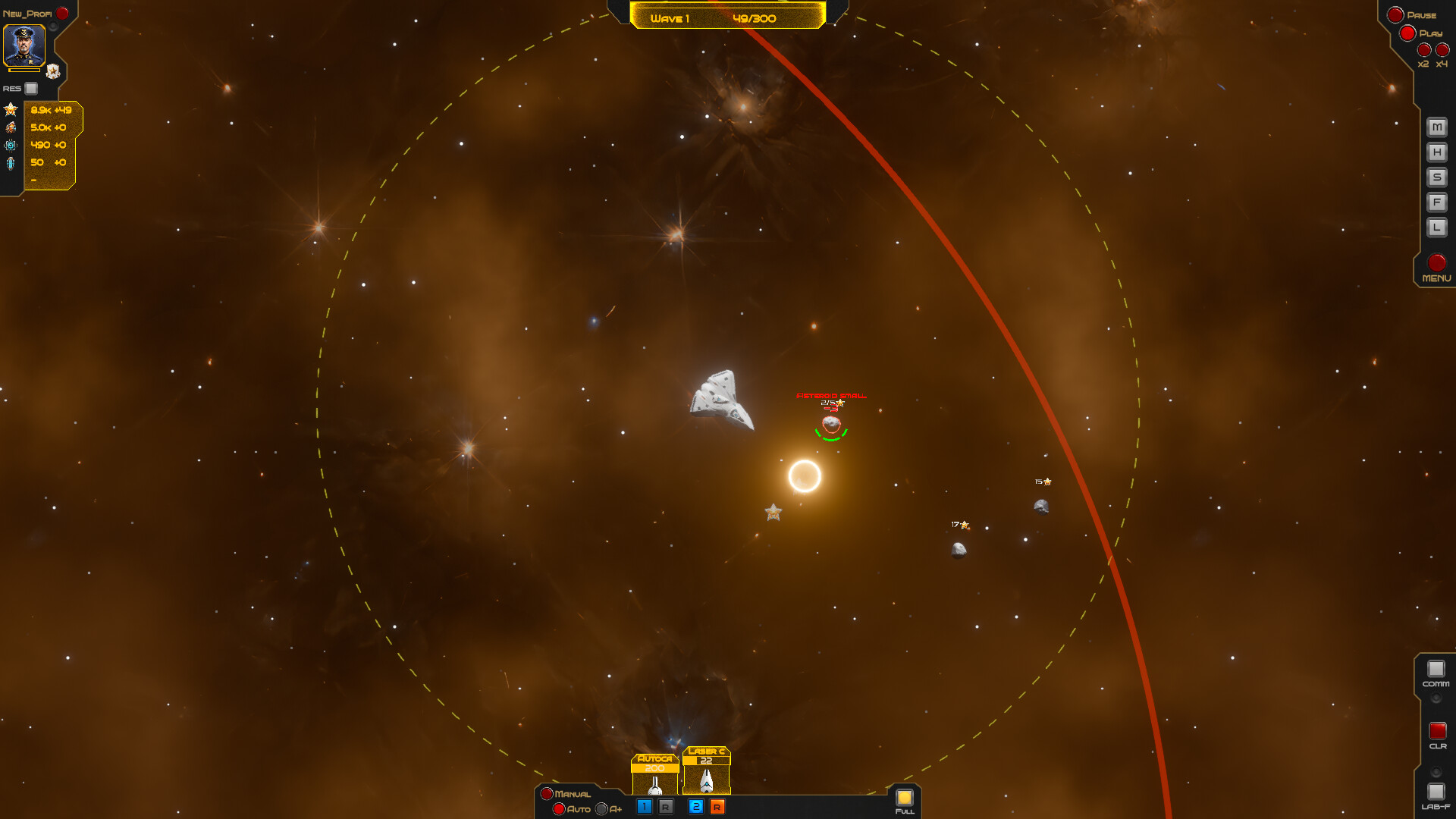Click the chip resource icon
Image resolution: width=1456 pixels, height=819 pixels.
(x=11, y=144)
